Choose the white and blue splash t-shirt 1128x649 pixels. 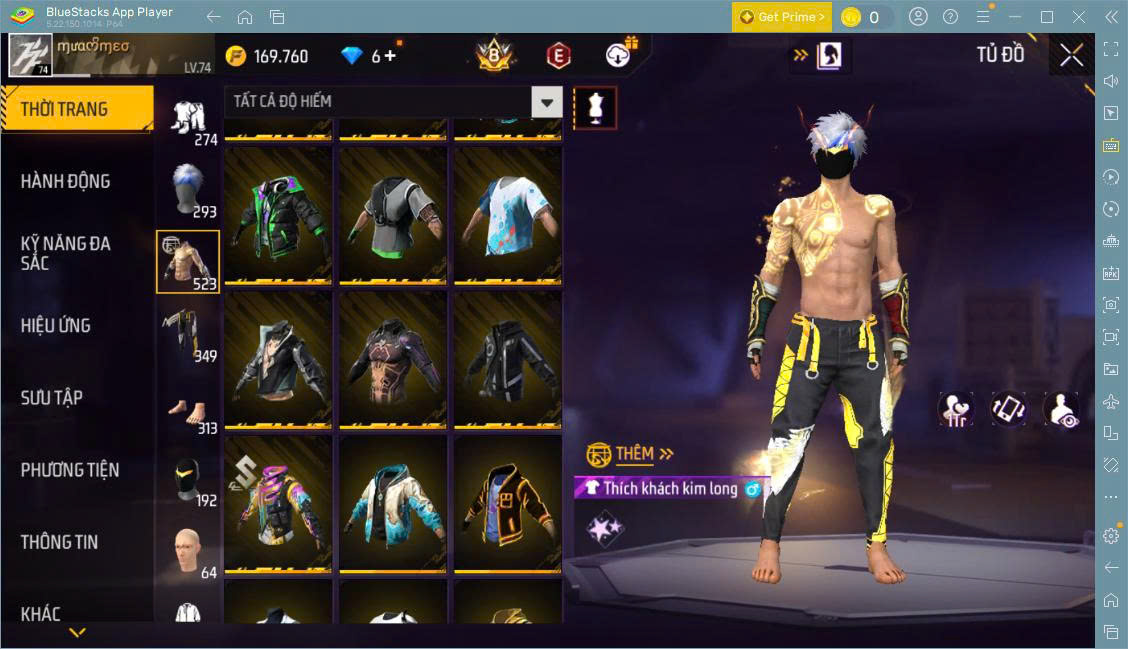(x=507, y=213)
